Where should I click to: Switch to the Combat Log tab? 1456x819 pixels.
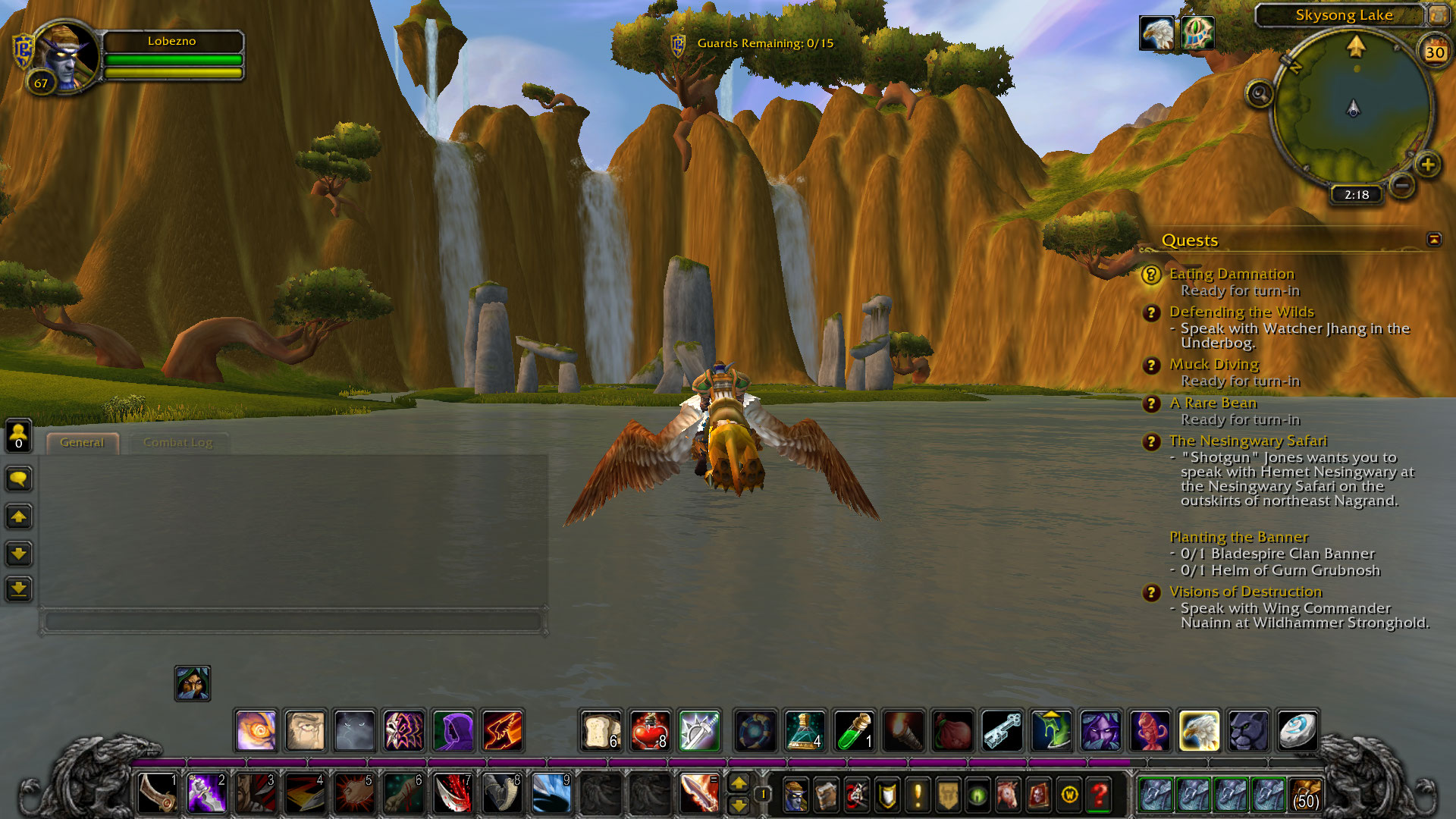point(177,443)
